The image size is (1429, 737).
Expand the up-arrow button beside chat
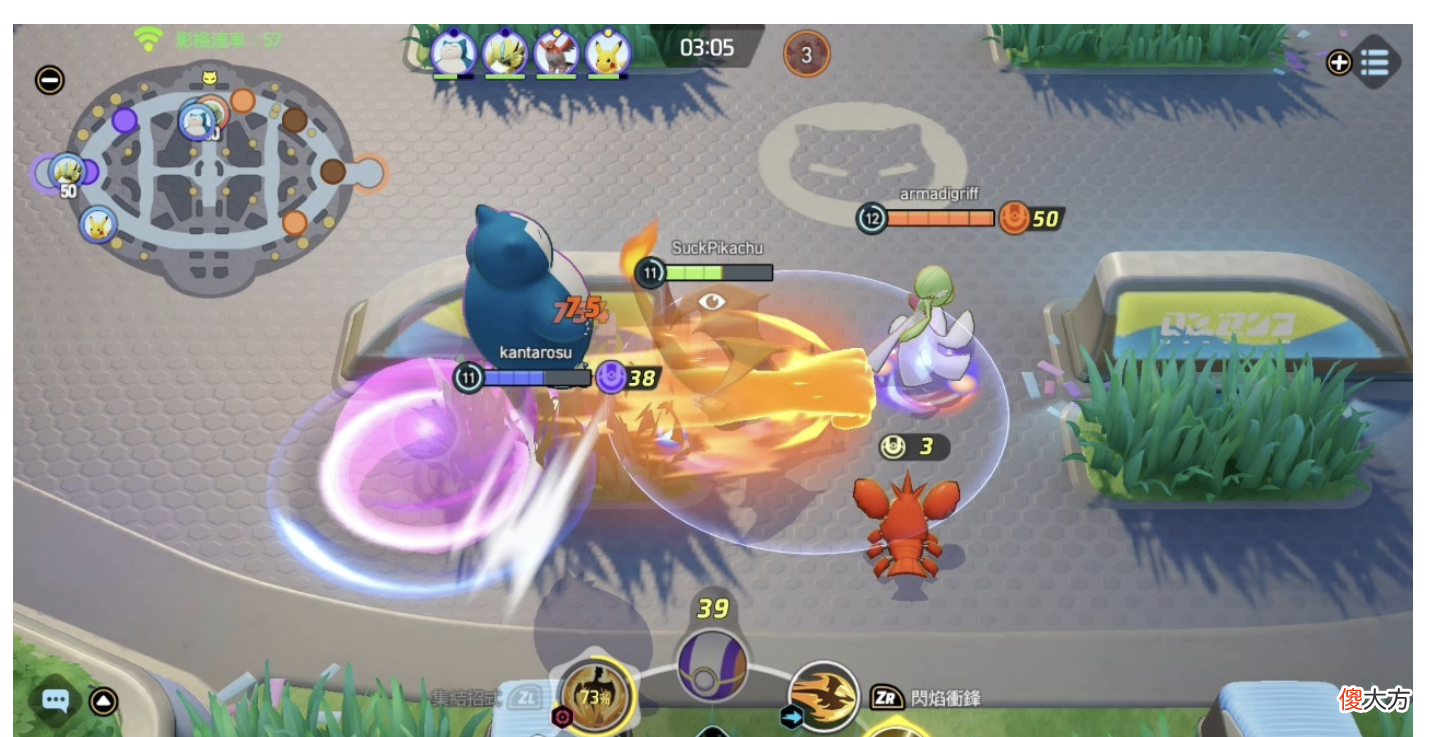pyautogui.click(x=103, y=701)
